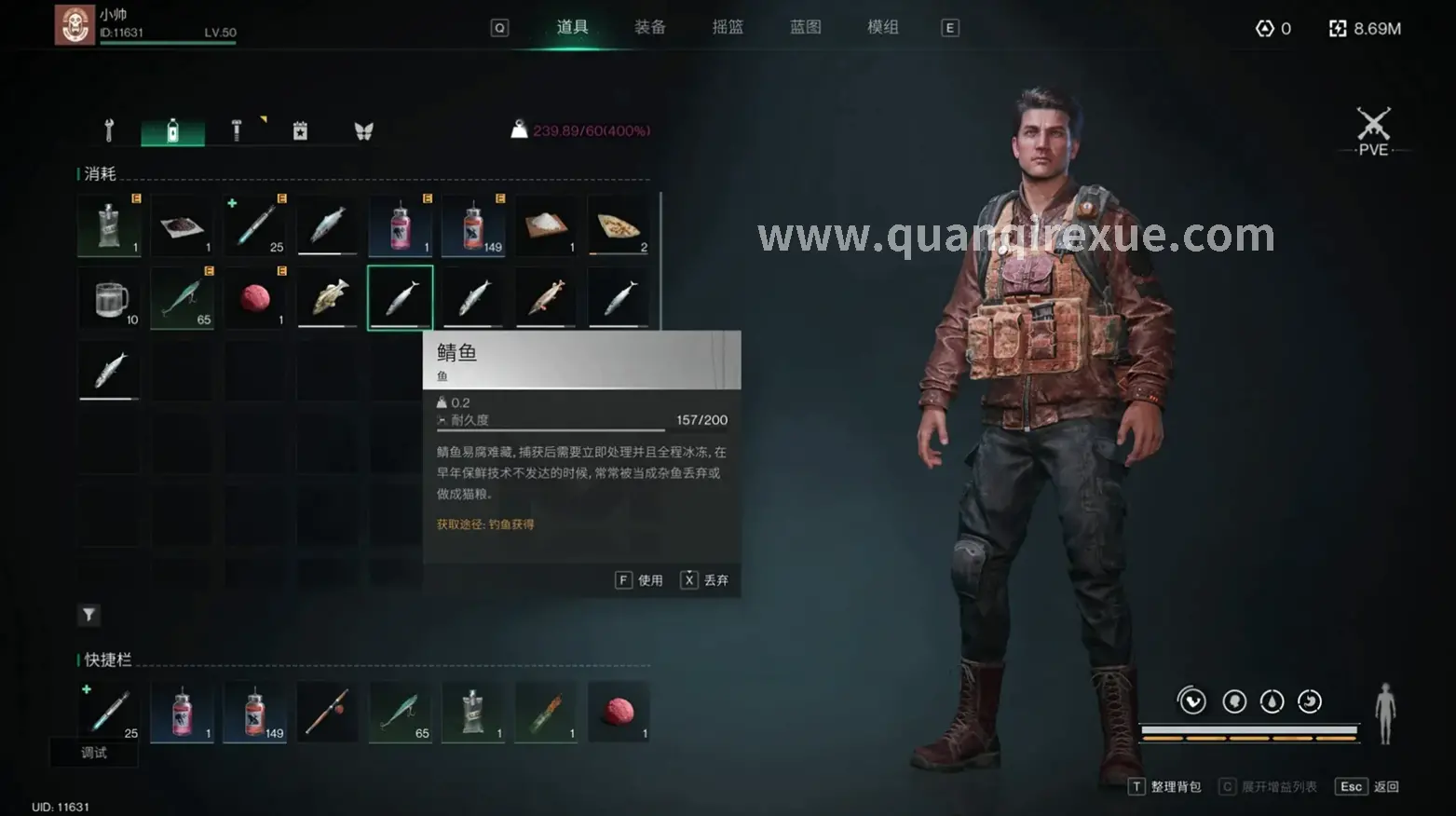Screen dimensions: 1456x816
Task: Open the starred calendar category
Action: [300, 130]
